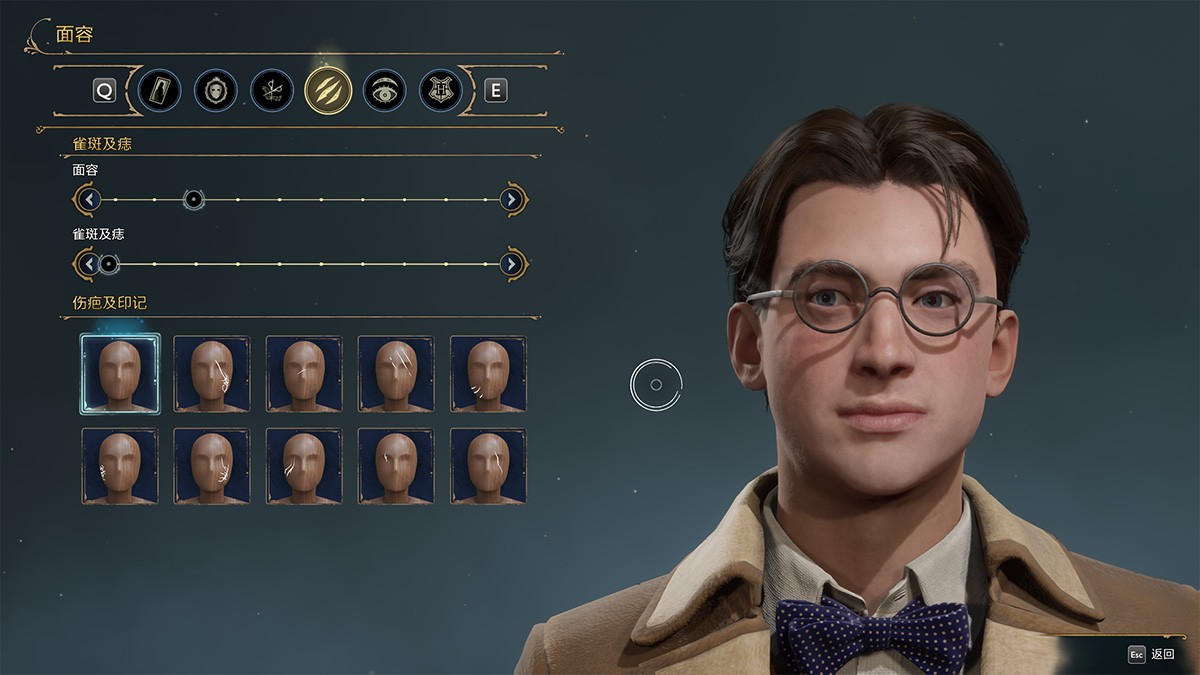The image size is (1200, 675).
Task: Click right arrow on 面容 slider
Action: tap(511, 200)
